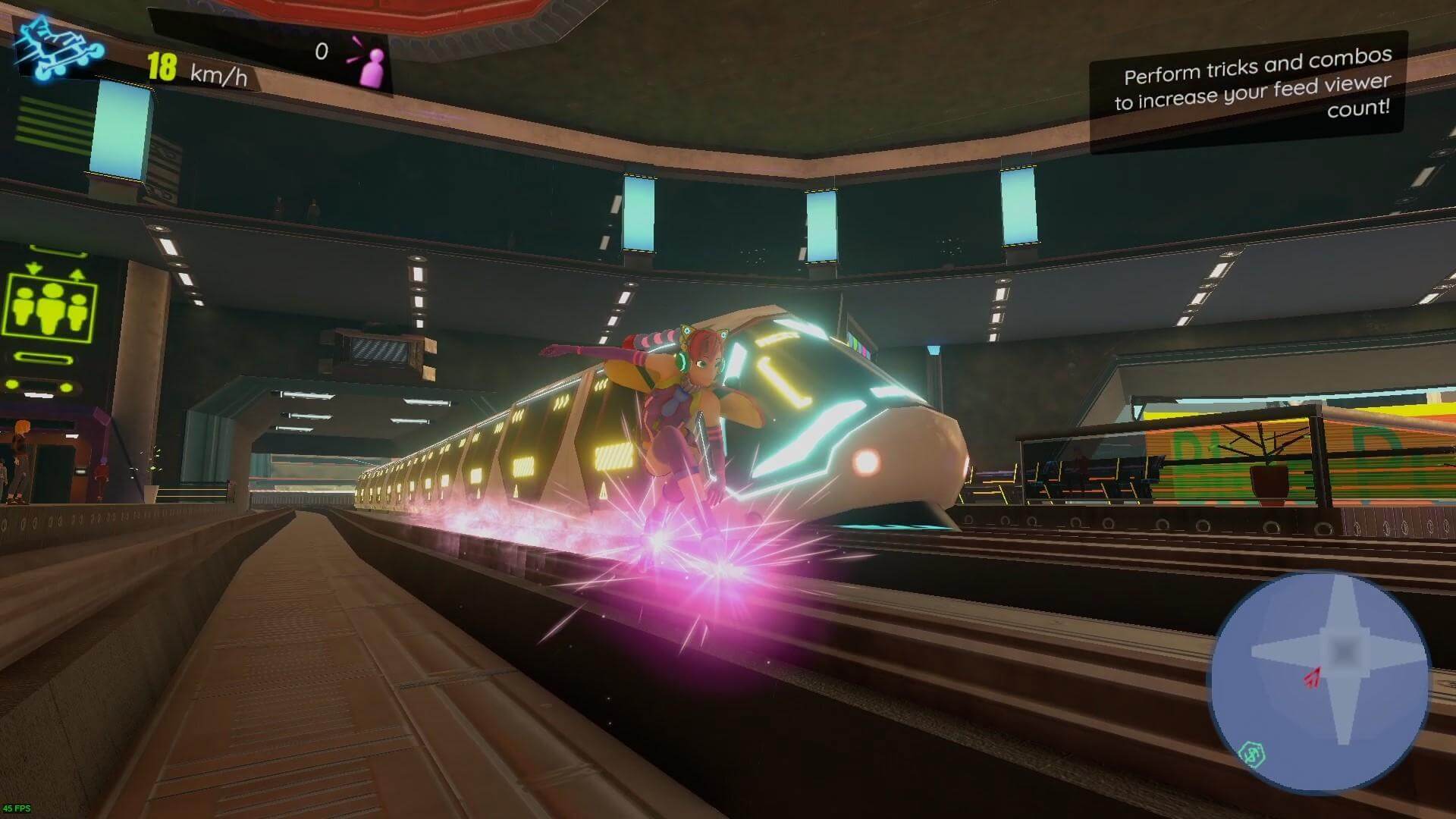1456x819 pixels.
Task: Select the roller skate icon
Action: pos(58,49)
